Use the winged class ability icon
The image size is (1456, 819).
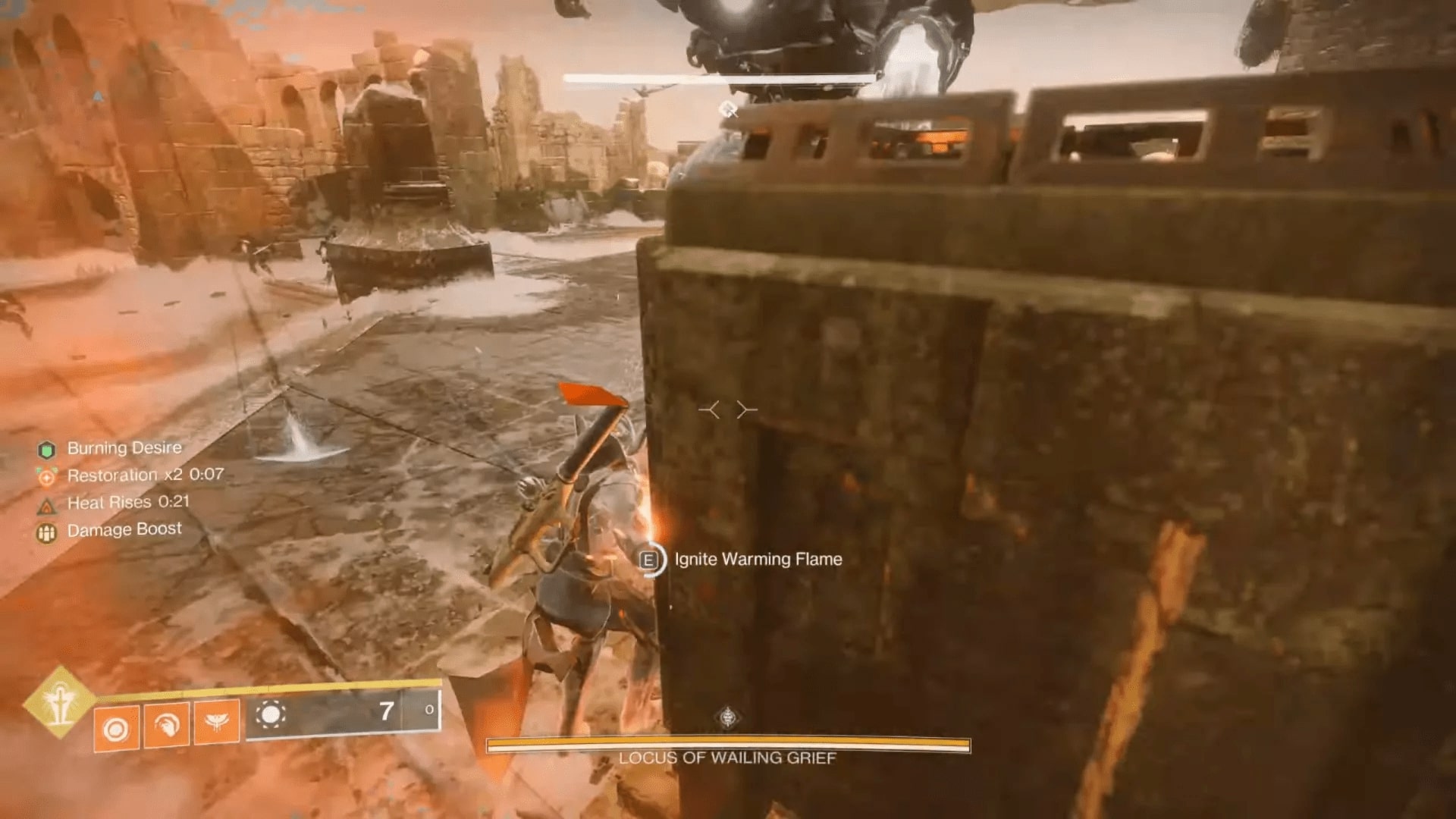(217, 722)
